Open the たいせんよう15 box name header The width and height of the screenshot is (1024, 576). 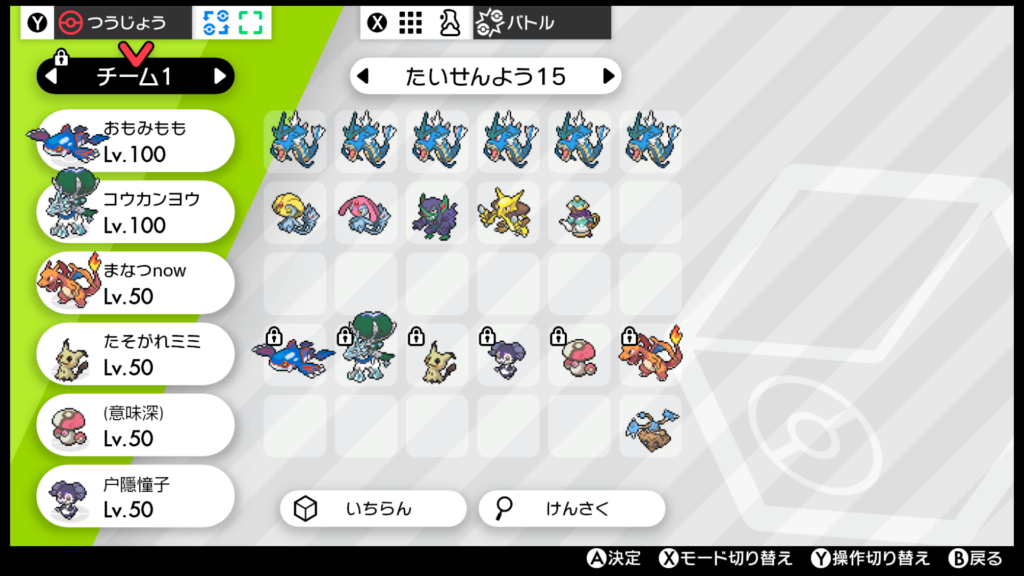click(485, 76)
